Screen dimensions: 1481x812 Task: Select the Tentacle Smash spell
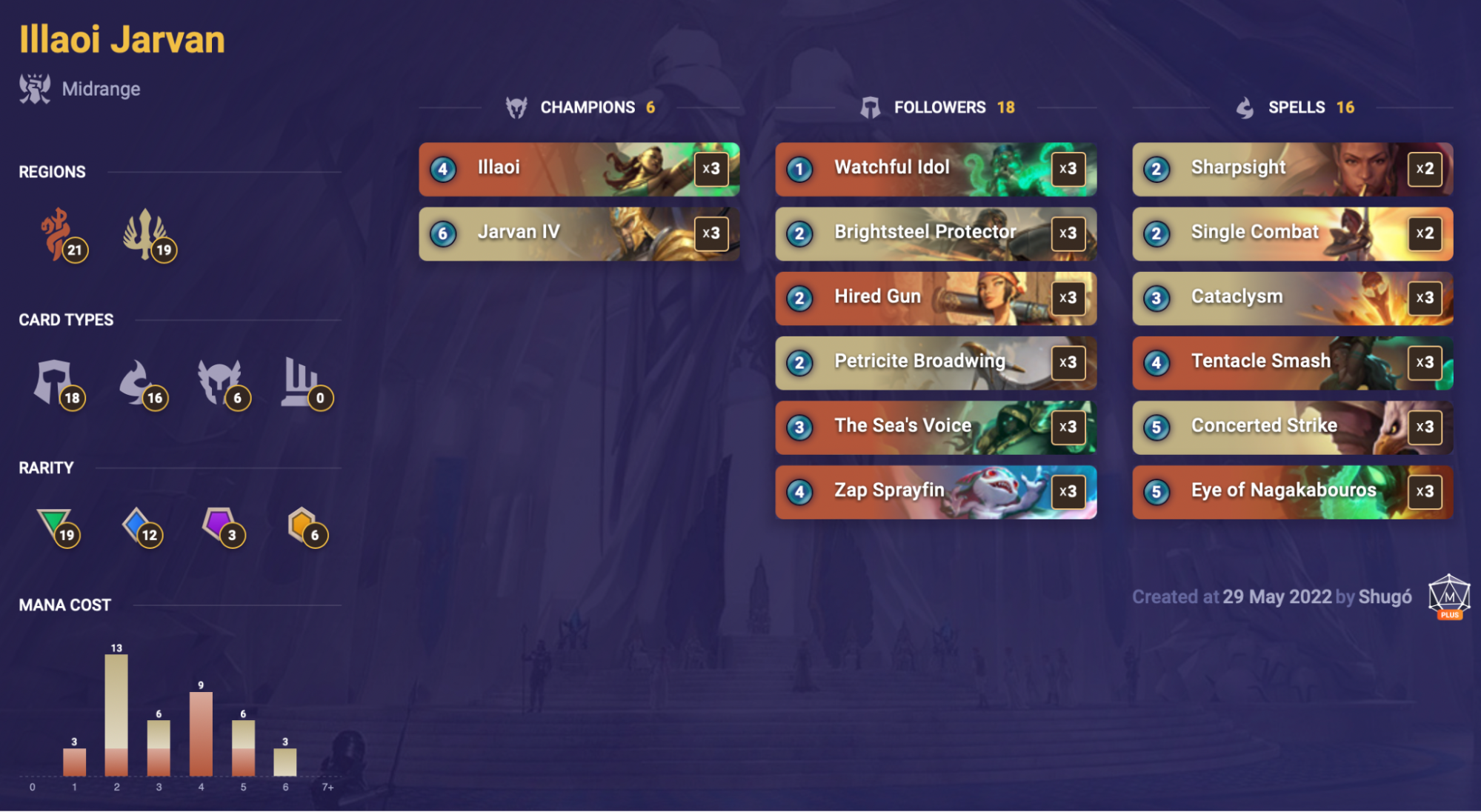click(x=1292, y=362)
